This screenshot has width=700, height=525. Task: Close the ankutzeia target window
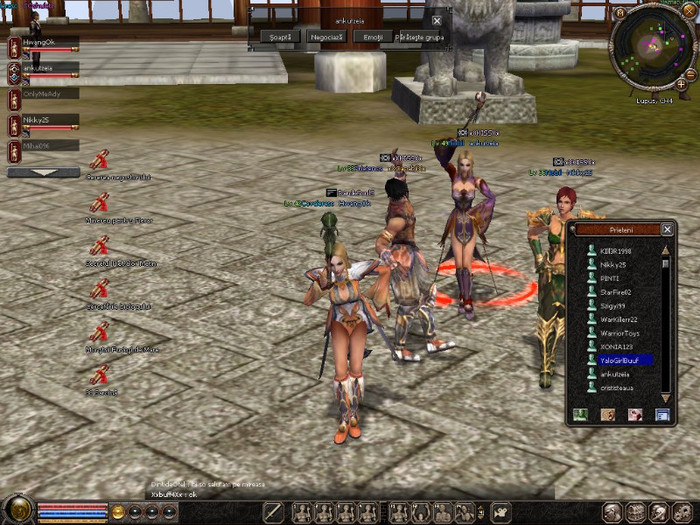(x=436, y=20)
